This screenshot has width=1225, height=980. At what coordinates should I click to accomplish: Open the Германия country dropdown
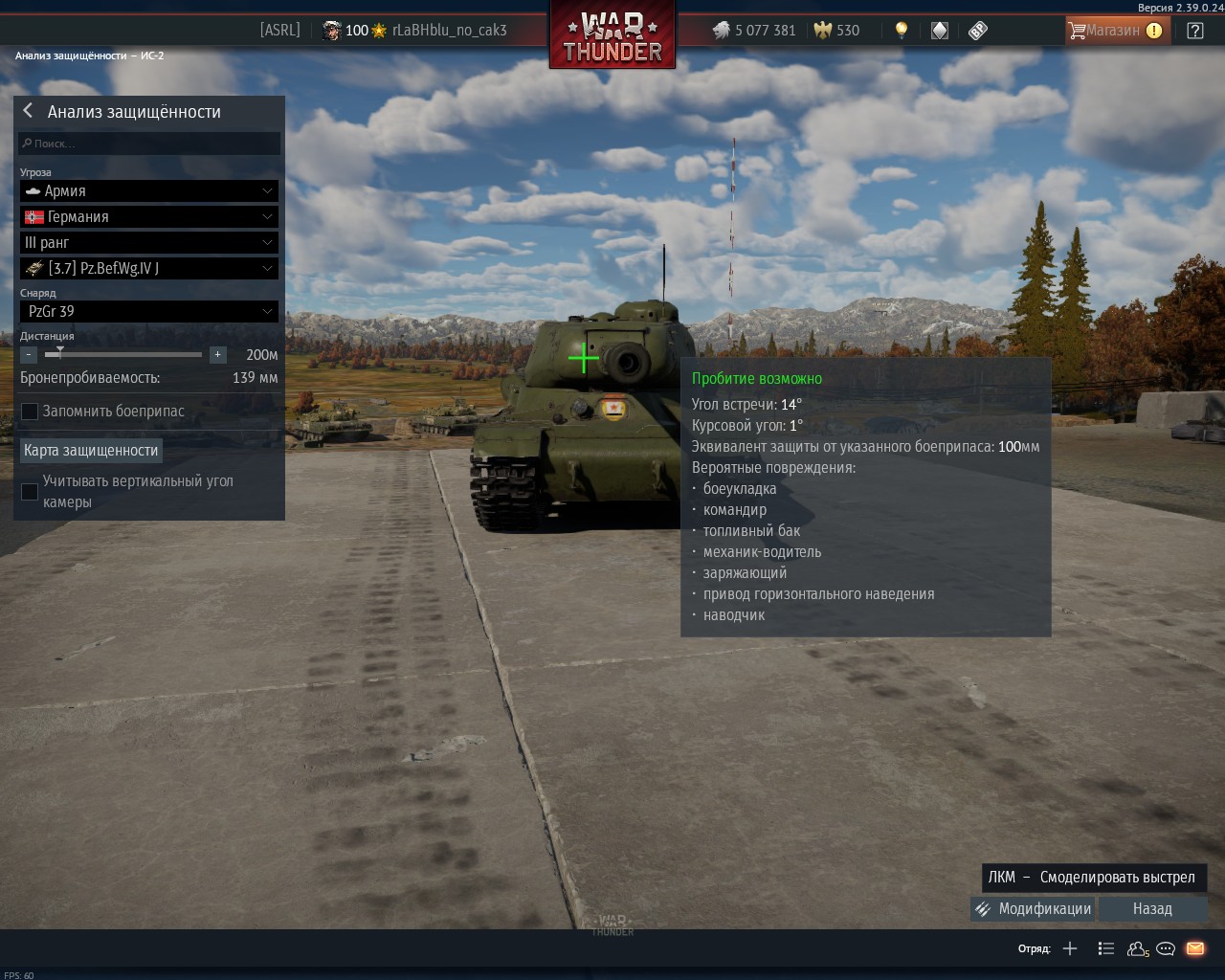tap(149, 217)
